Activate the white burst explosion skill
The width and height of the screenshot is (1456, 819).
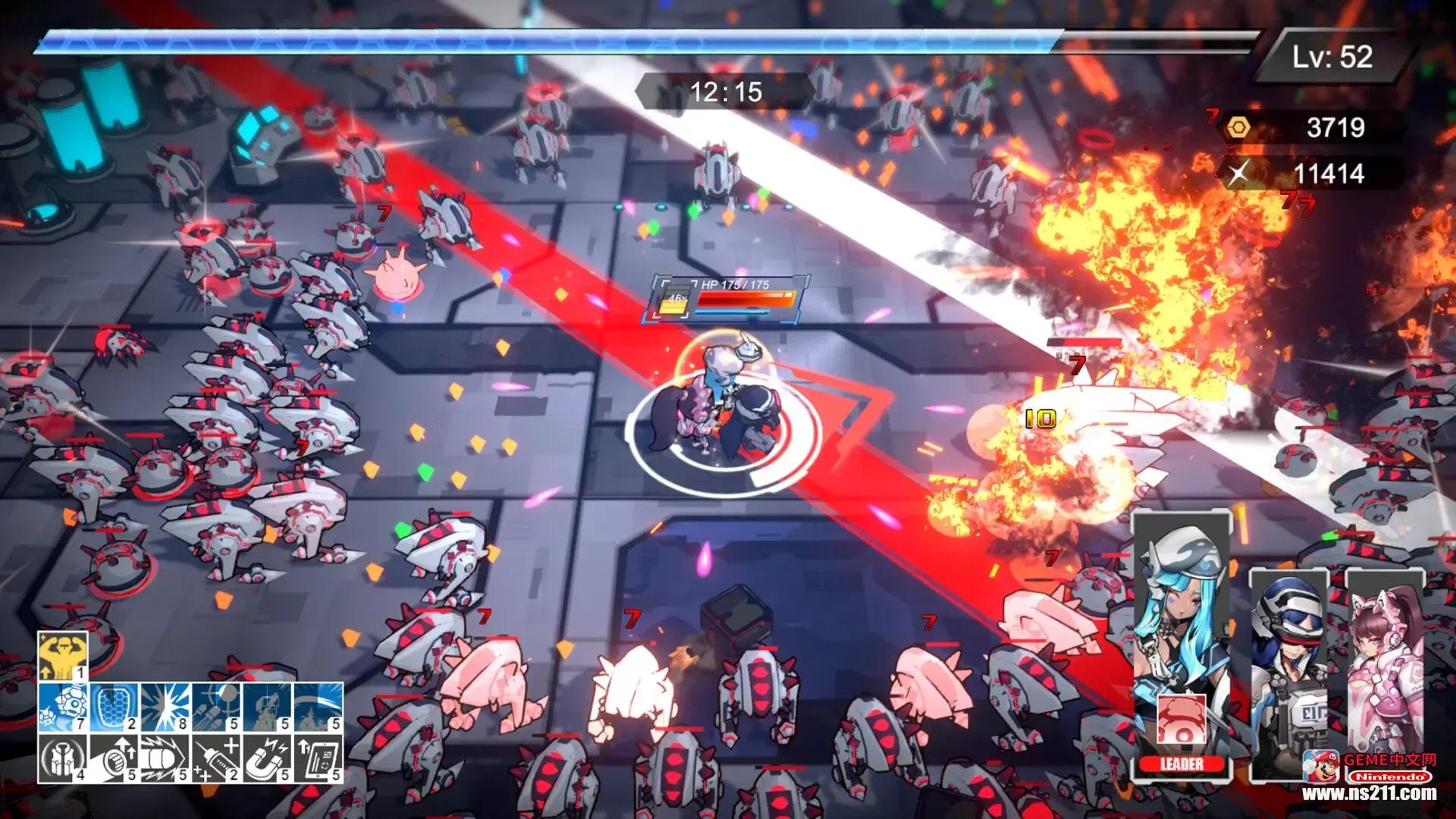(165, 707)
